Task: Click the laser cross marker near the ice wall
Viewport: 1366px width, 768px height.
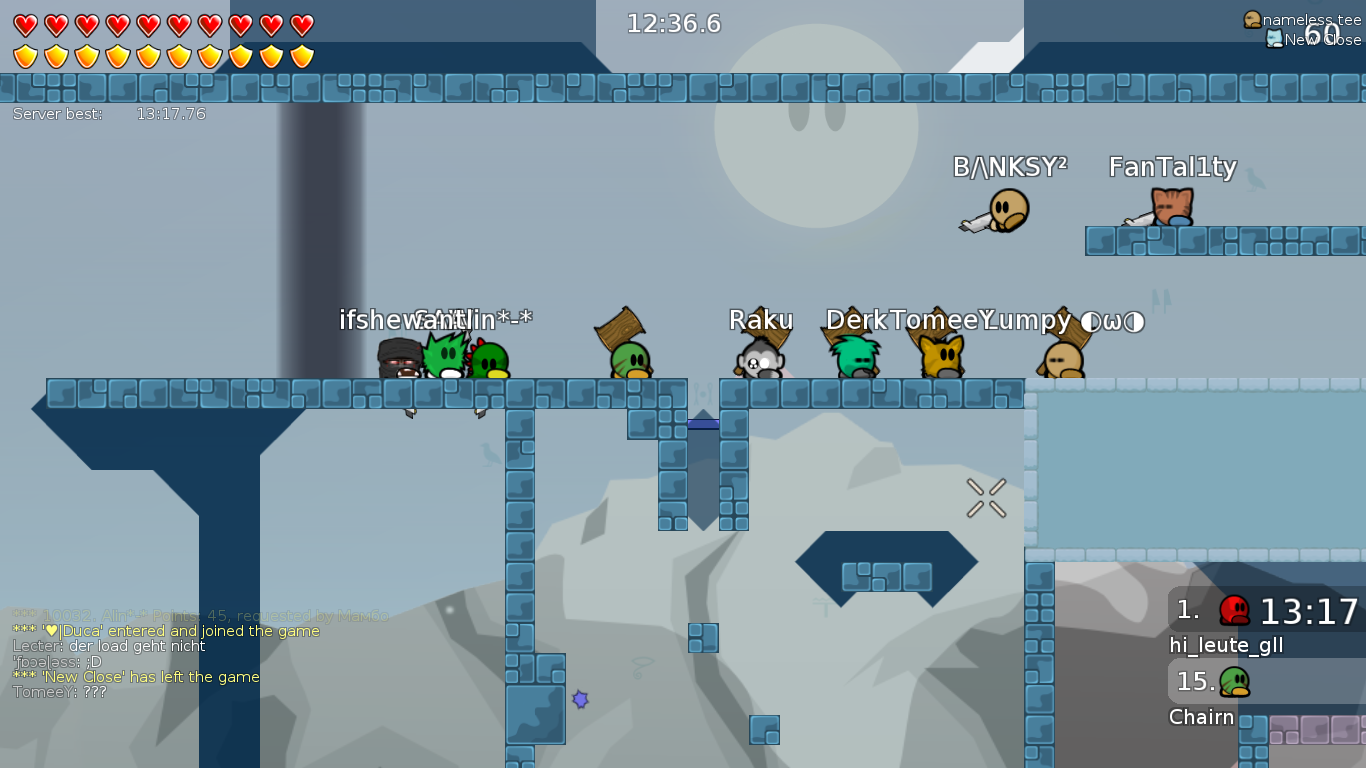Action: pos(985,497)
